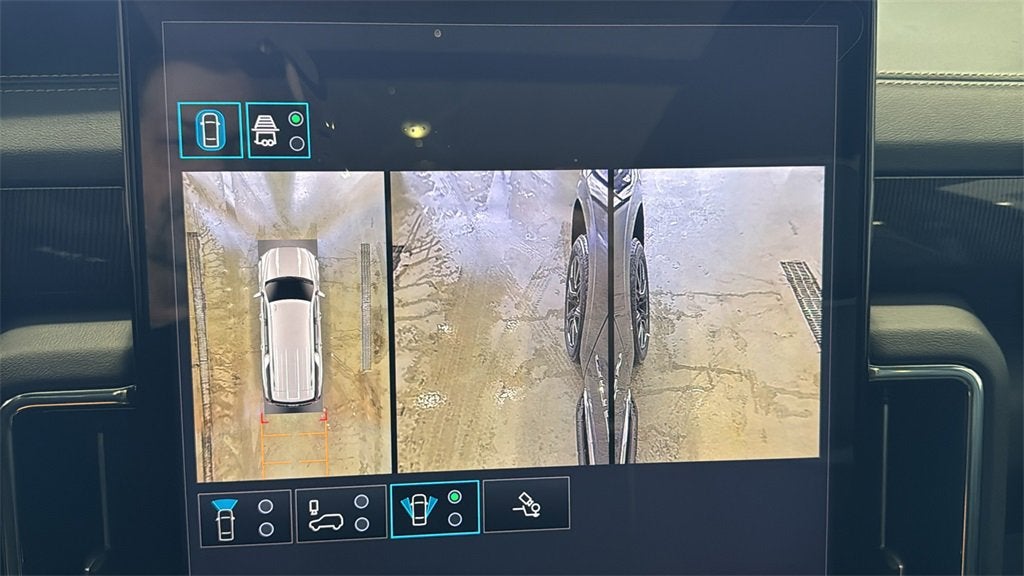Select the right side wheel camera feed
1024x576 pixels.
718,315
